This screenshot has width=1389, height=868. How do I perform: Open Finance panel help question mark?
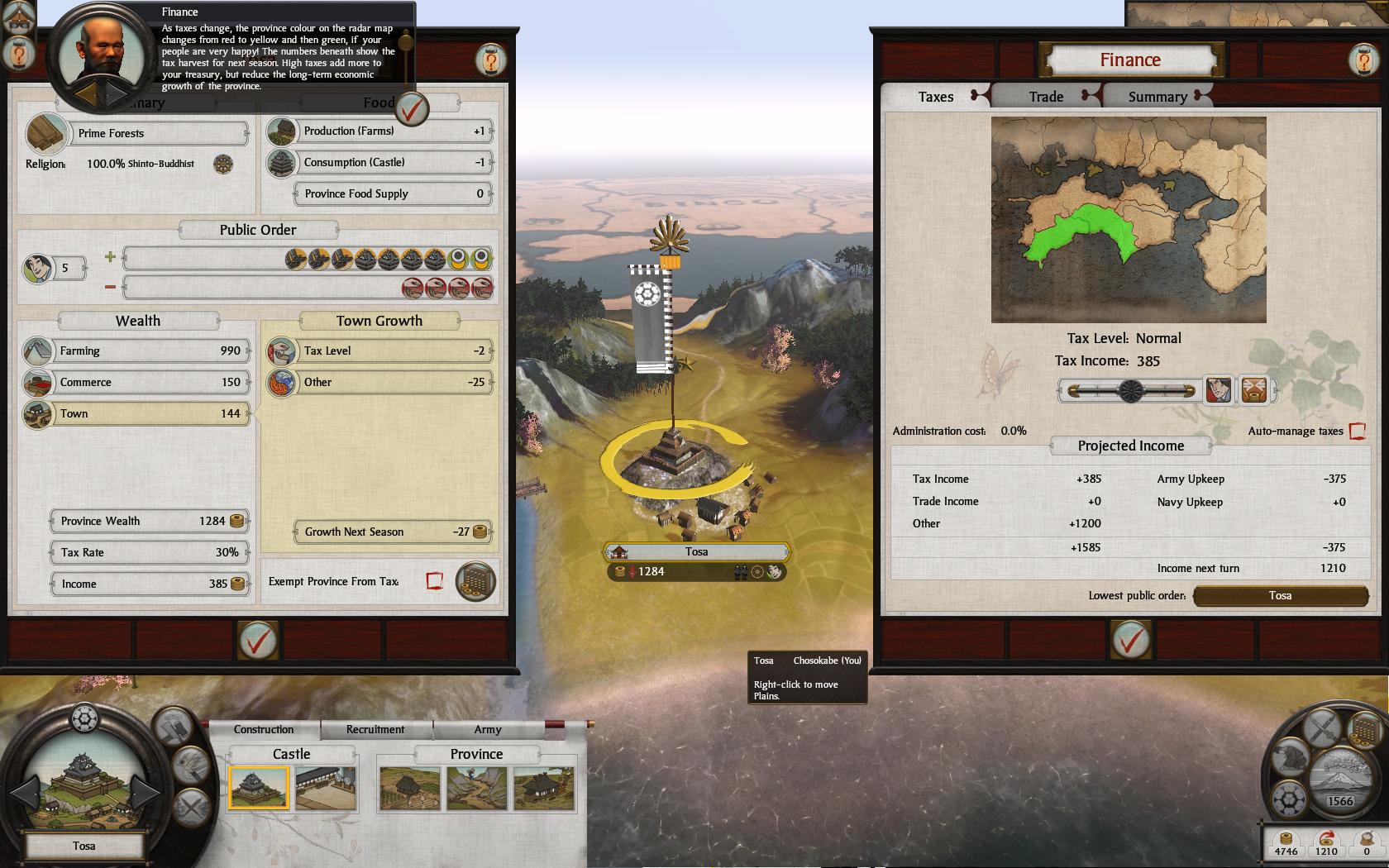point(1363,60)
